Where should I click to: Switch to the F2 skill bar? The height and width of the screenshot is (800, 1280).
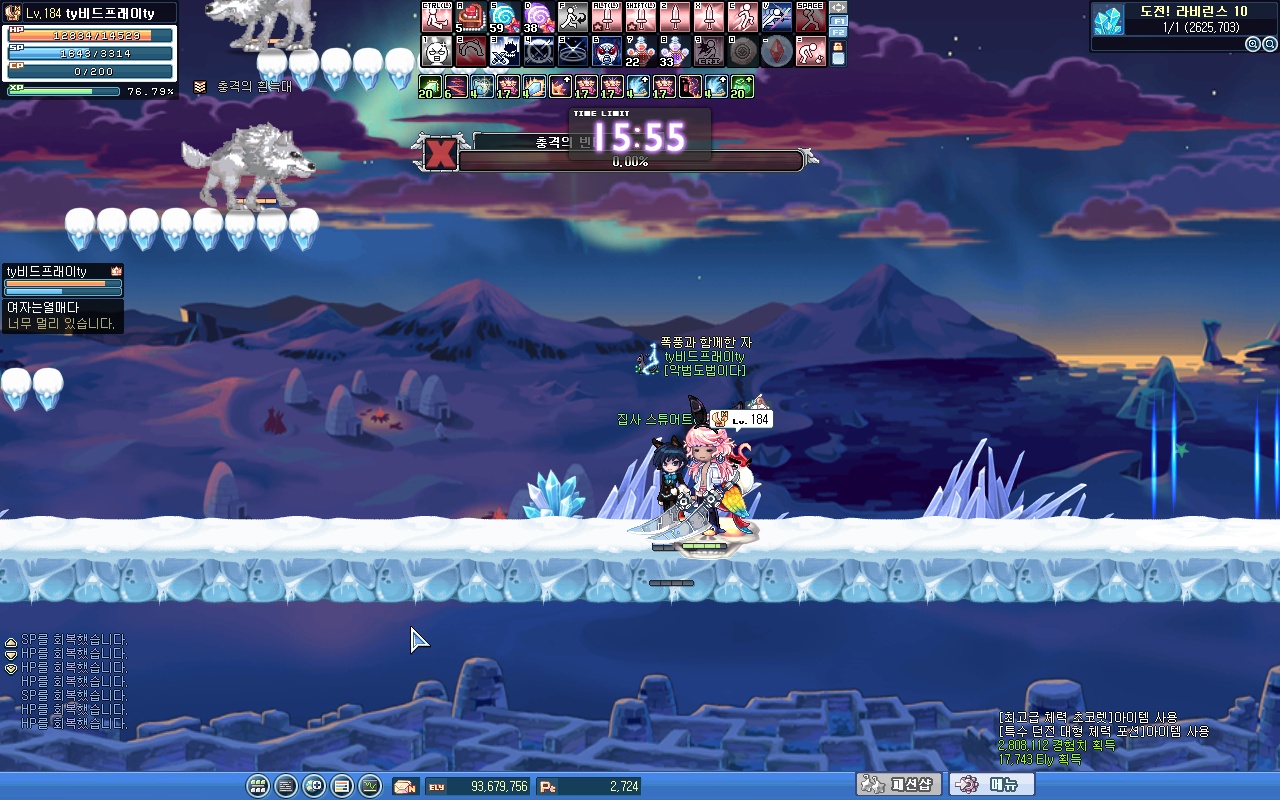point(839,32)
